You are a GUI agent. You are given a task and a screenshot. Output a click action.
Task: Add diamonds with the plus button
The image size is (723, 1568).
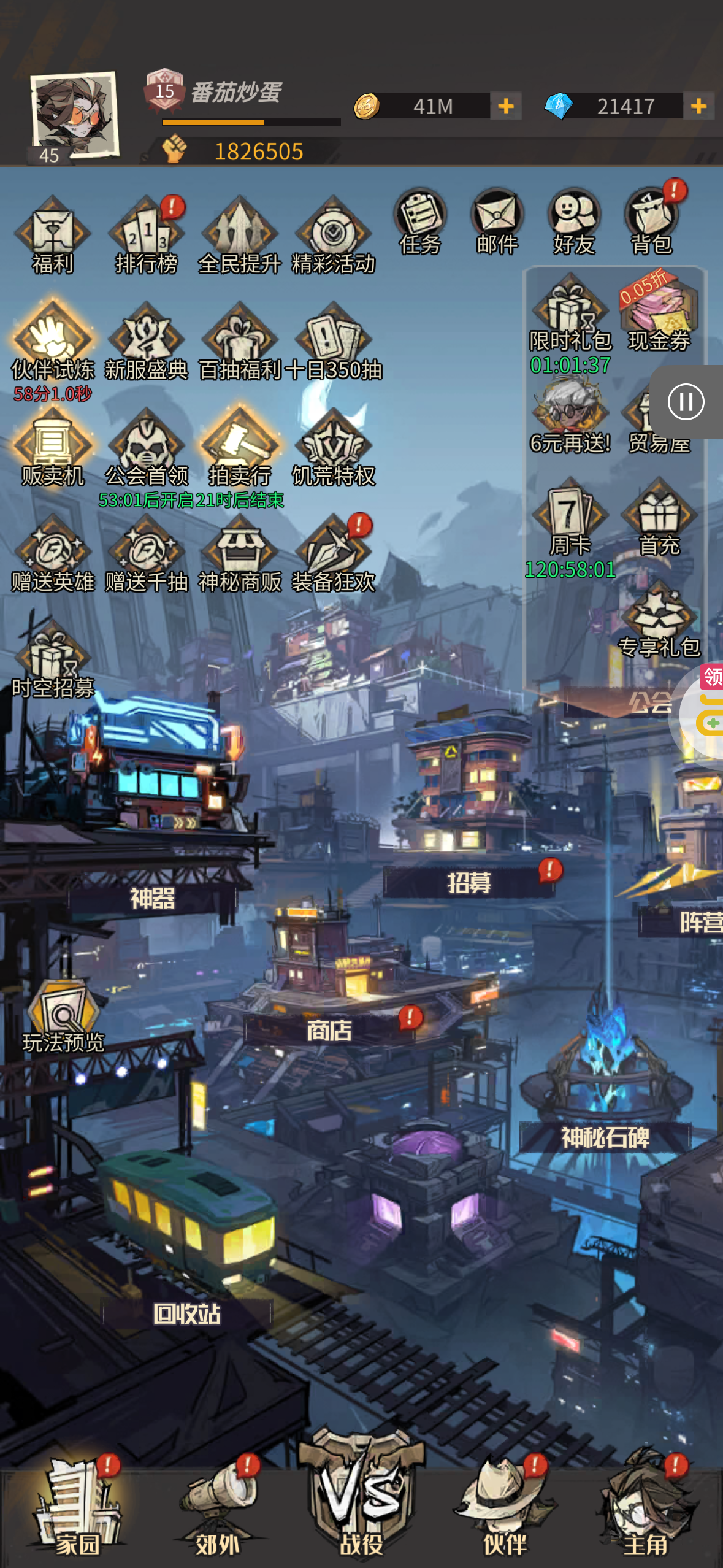pyautogui.click(x=698, y=106)
